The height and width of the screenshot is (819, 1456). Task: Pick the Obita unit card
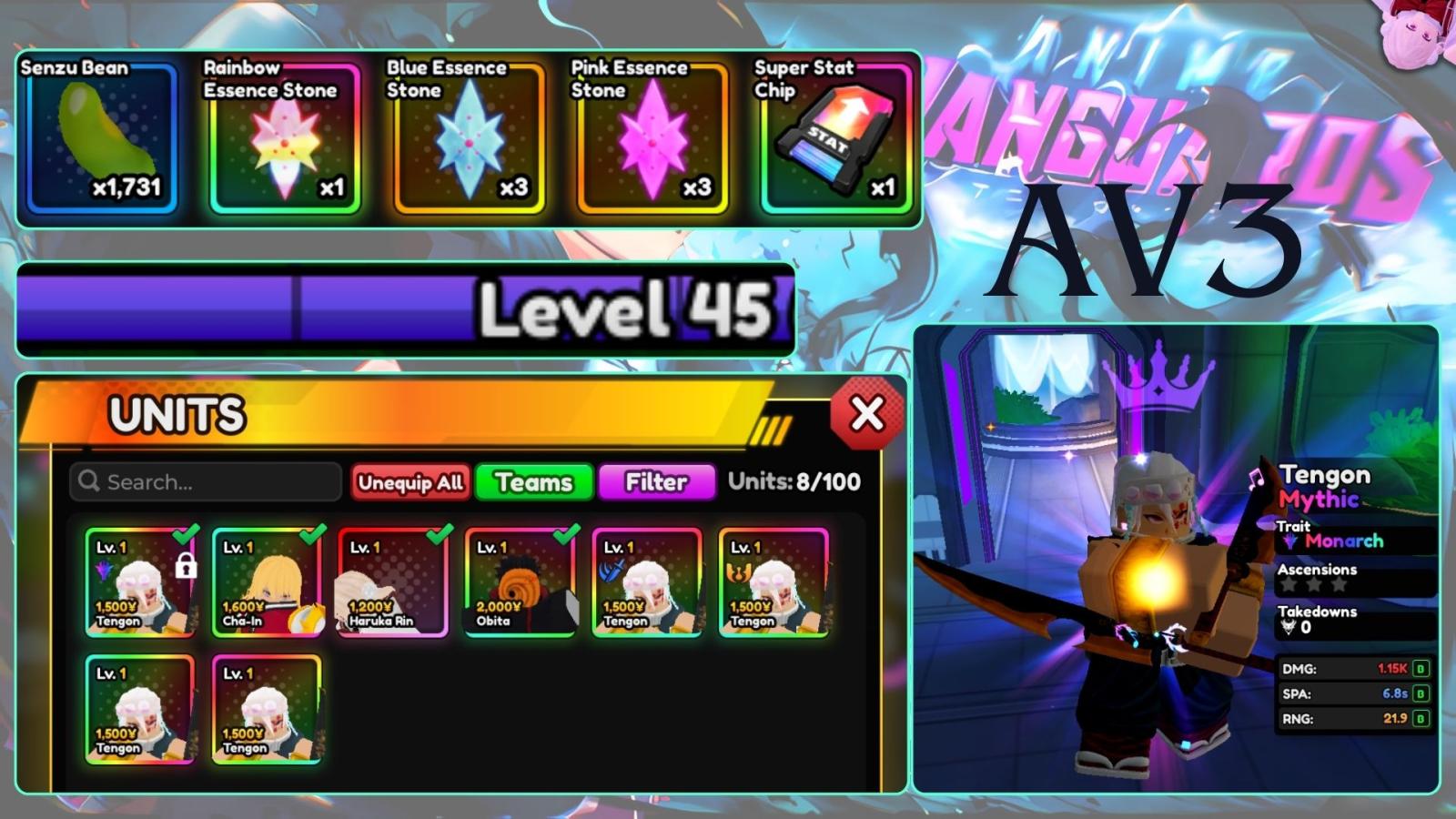point(521,582)
